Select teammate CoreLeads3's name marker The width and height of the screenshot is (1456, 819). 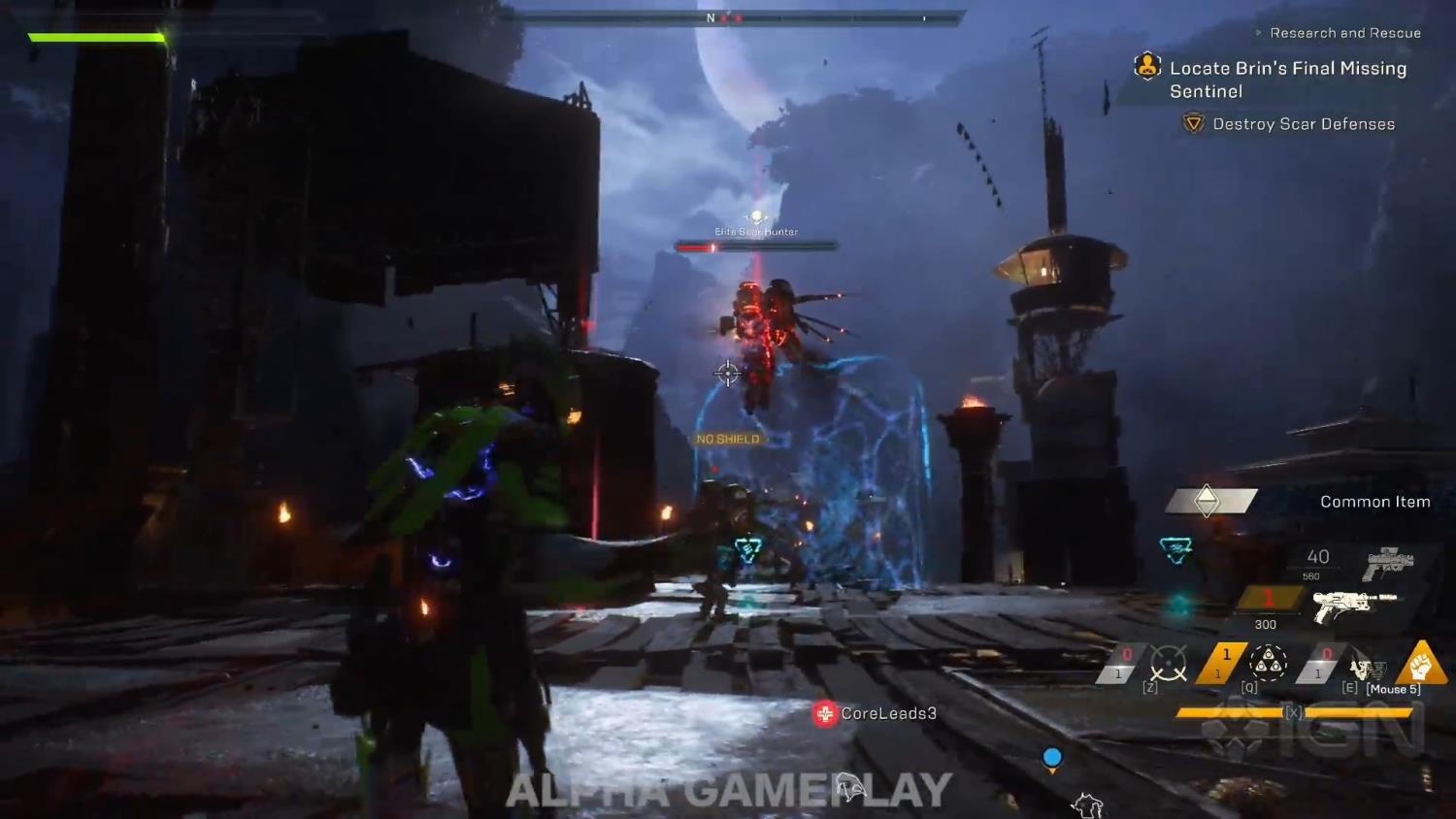click(x=887, y=713)
